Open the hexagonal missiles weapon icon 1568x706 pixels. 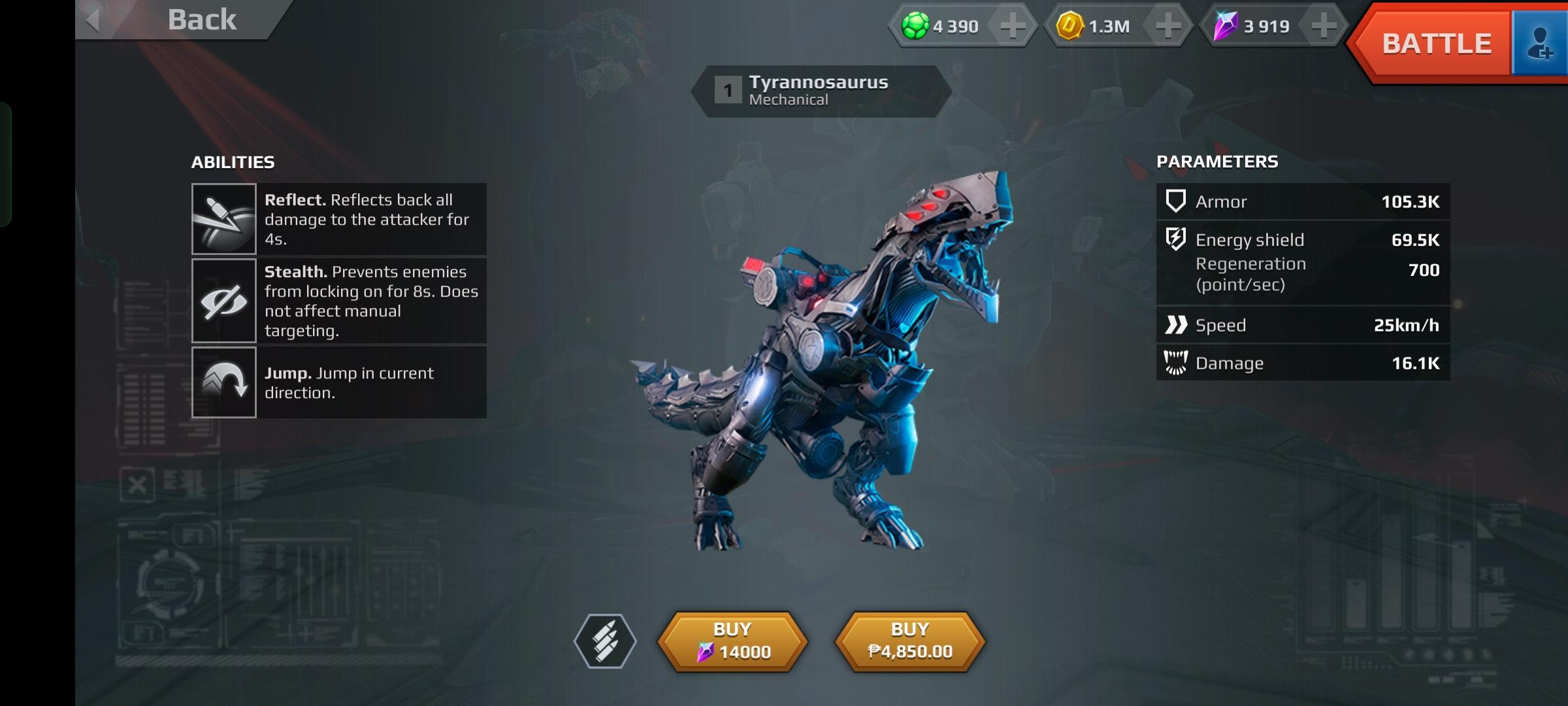point(605,641)
